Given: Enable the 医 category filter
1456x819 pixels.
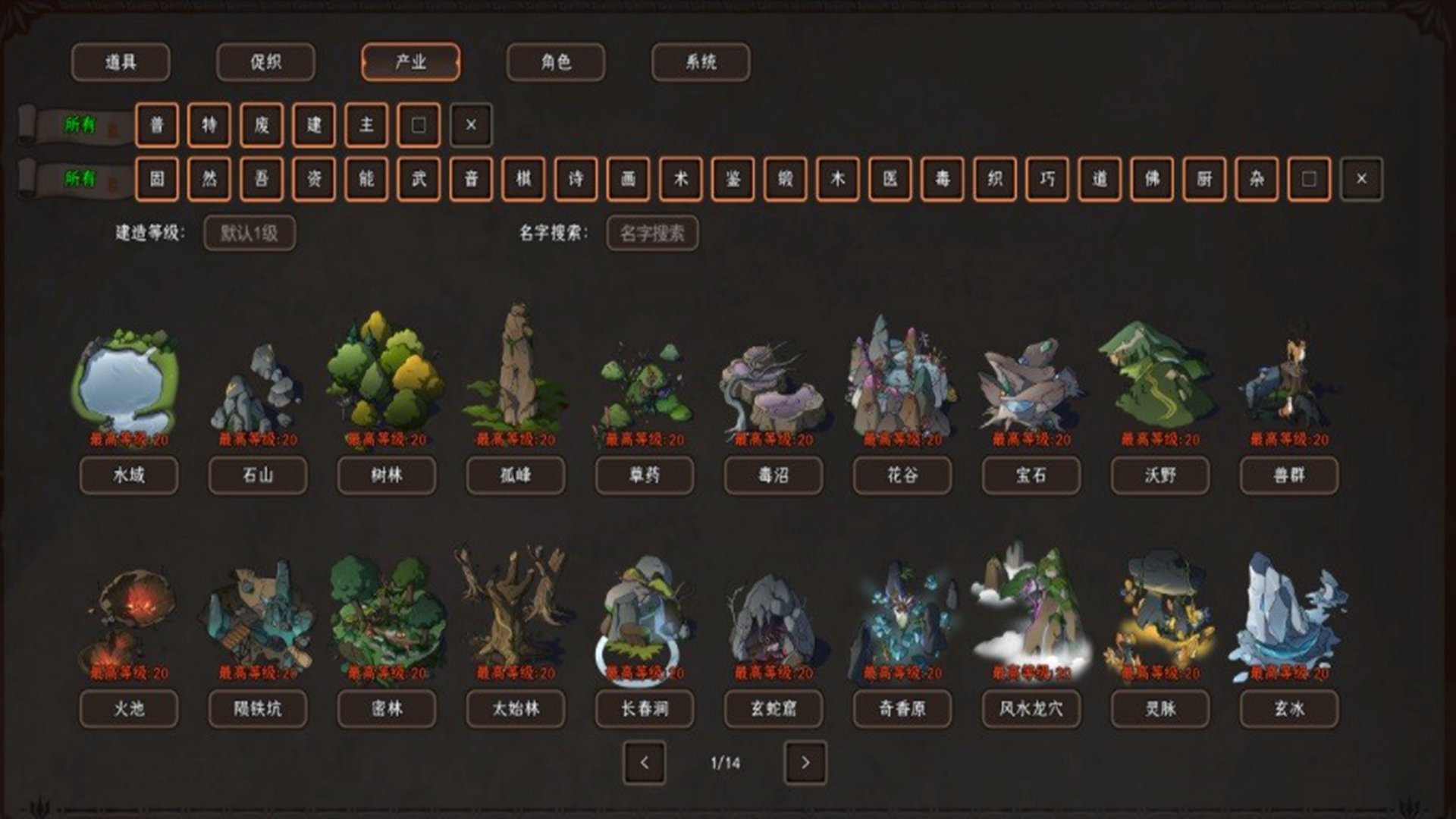Looking at the screenshot, I should [x=890, y=179].
